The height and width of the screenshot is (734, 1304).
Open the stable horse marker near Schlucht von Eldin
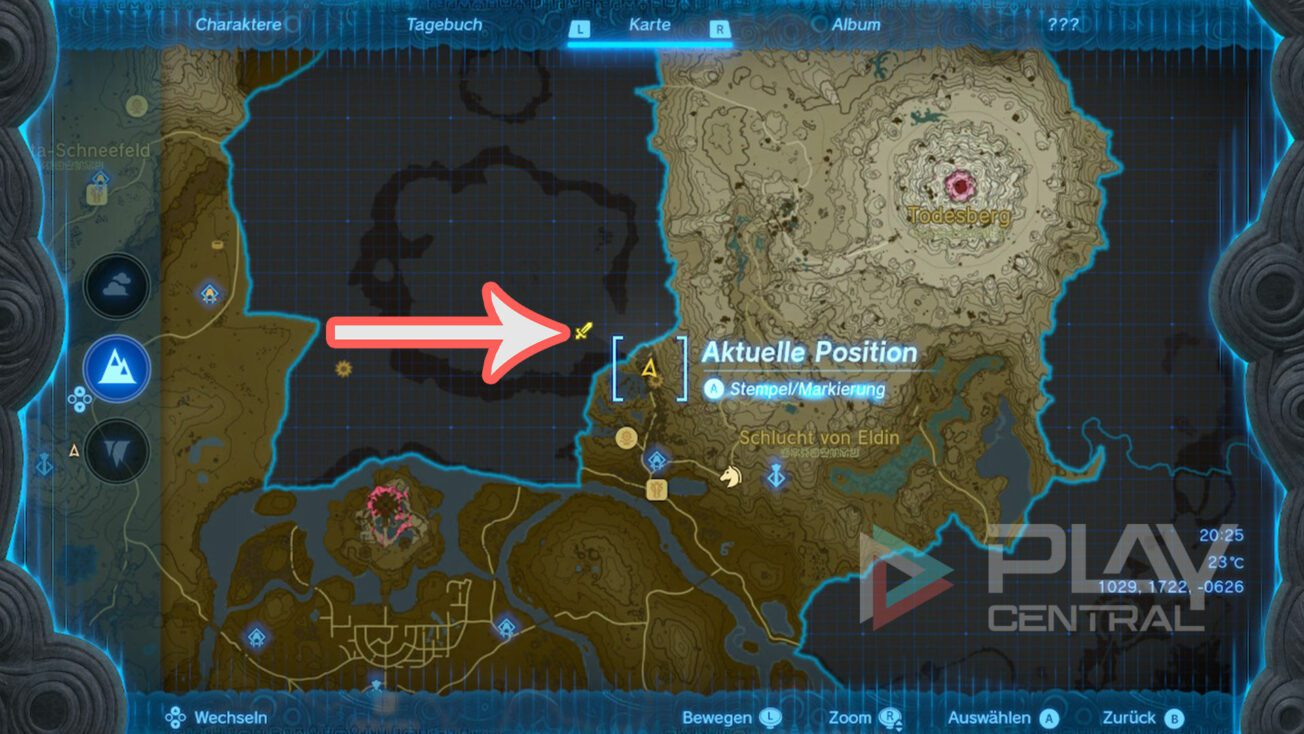[731, 477]
